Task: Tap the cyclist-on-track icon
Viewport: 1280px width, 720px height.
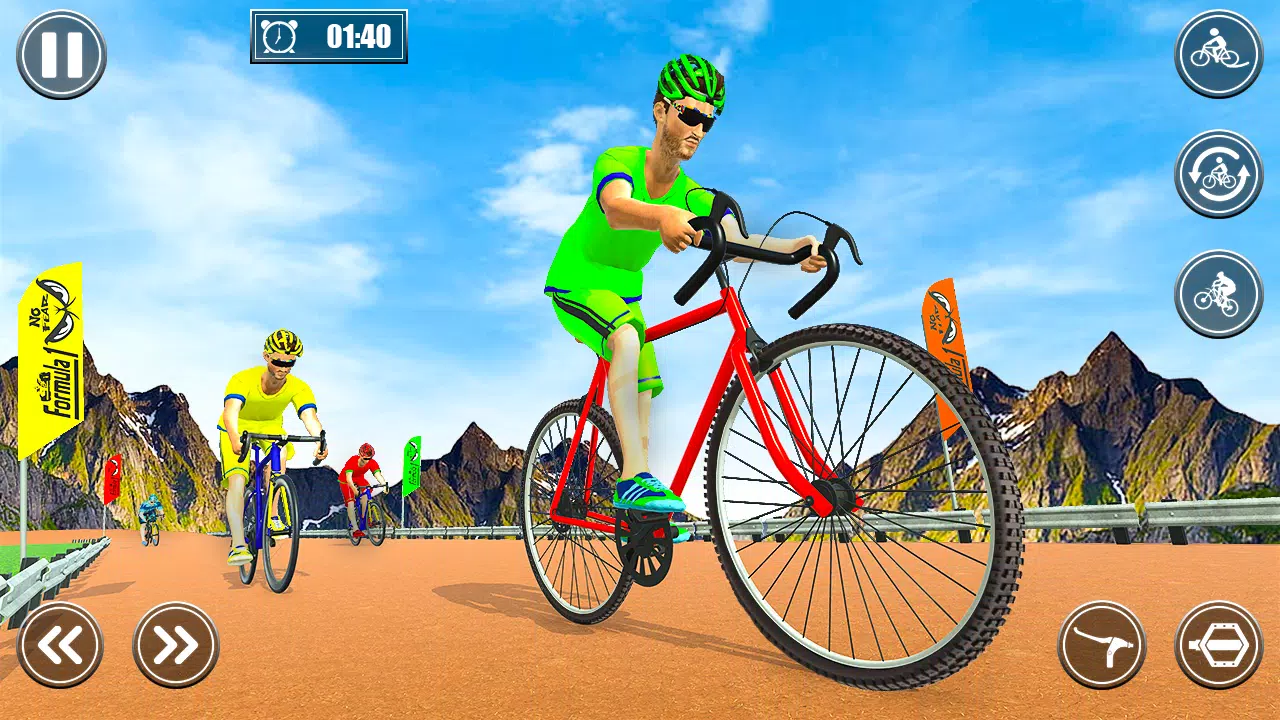Action: pos(1218,54)
